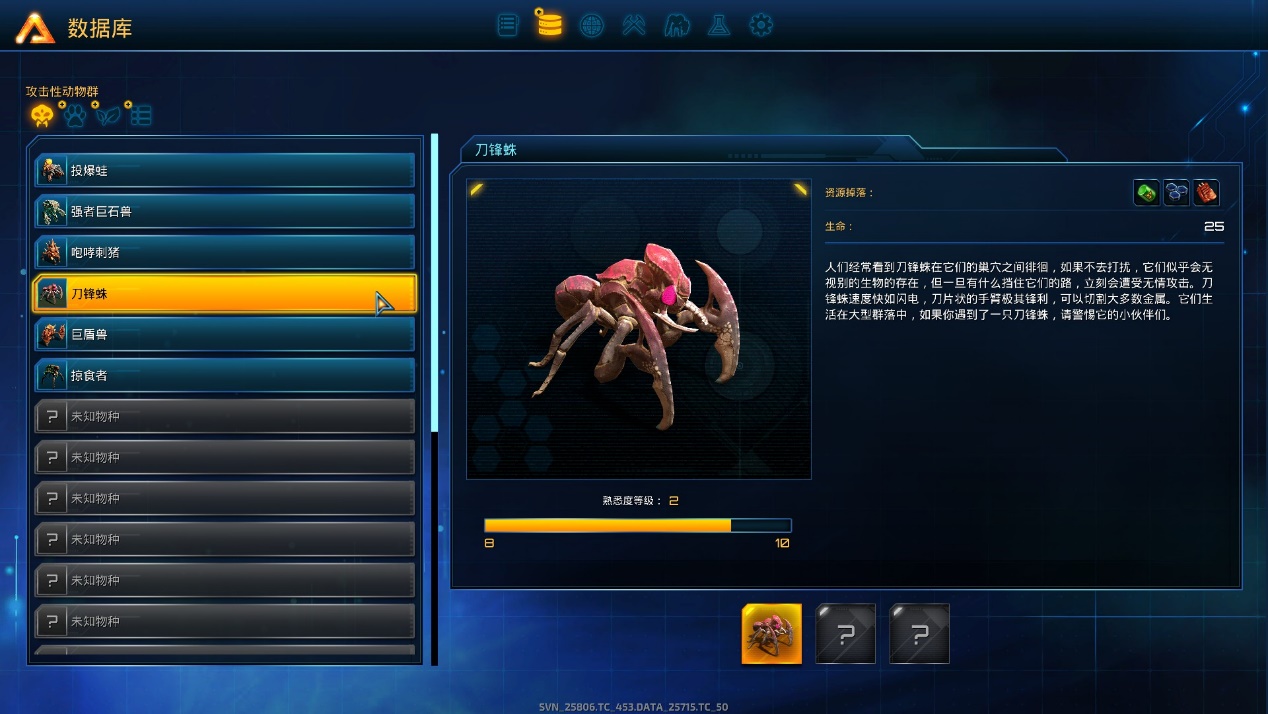Open the gear settings icon
The width and height of the screenshot is (1268, 714).
tap(761, 24)
